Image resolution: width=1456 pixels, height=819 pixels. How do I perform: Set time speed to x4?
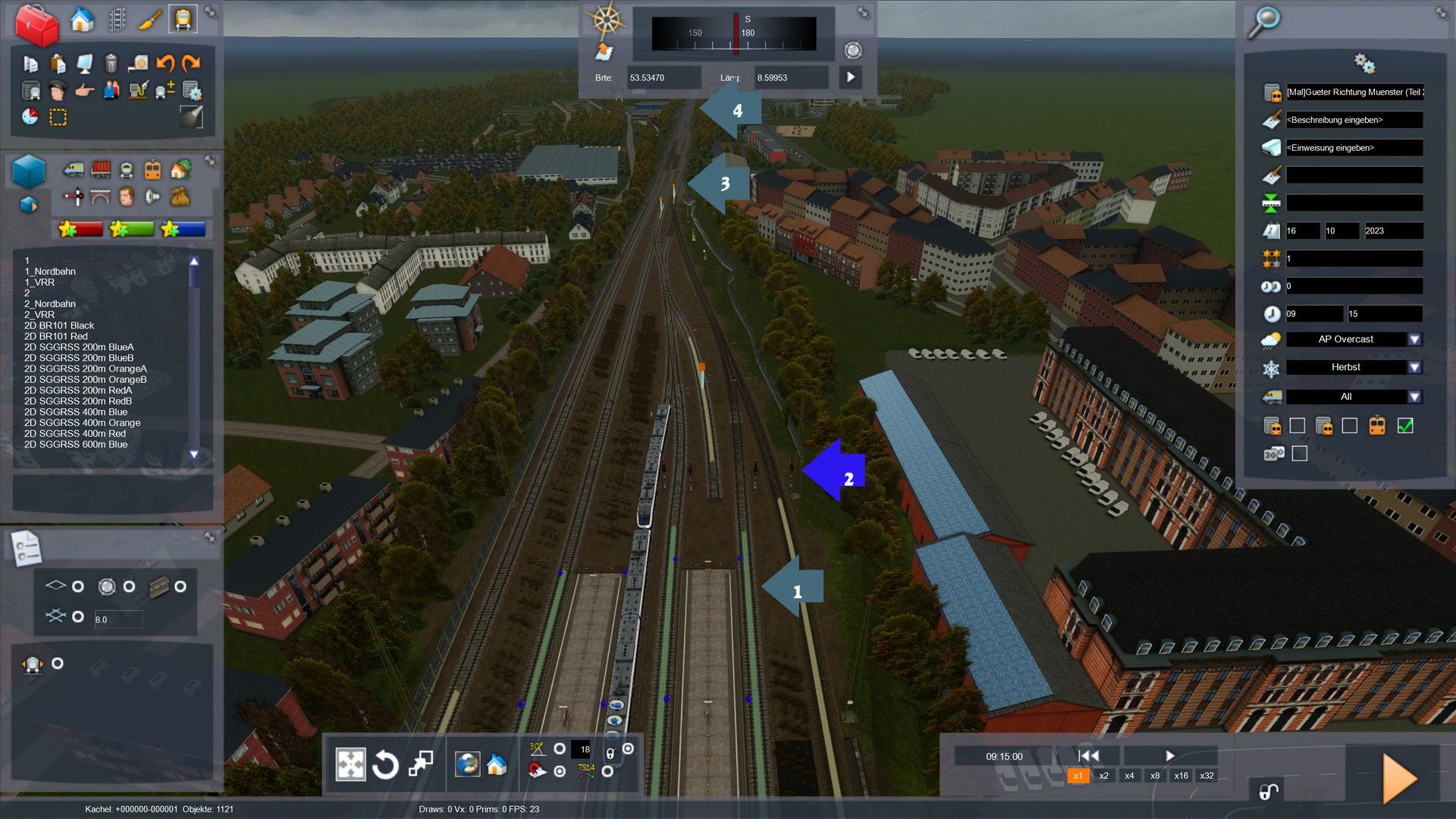pos(1129,776)
